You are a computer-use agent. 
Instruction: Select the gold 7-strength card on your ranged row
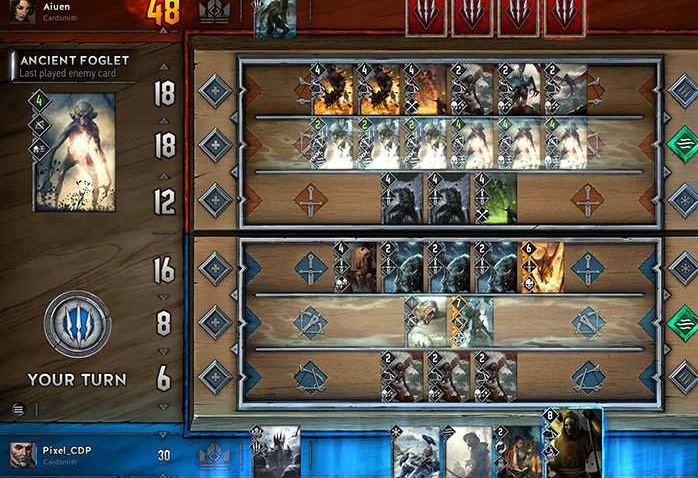coord(472,322)
